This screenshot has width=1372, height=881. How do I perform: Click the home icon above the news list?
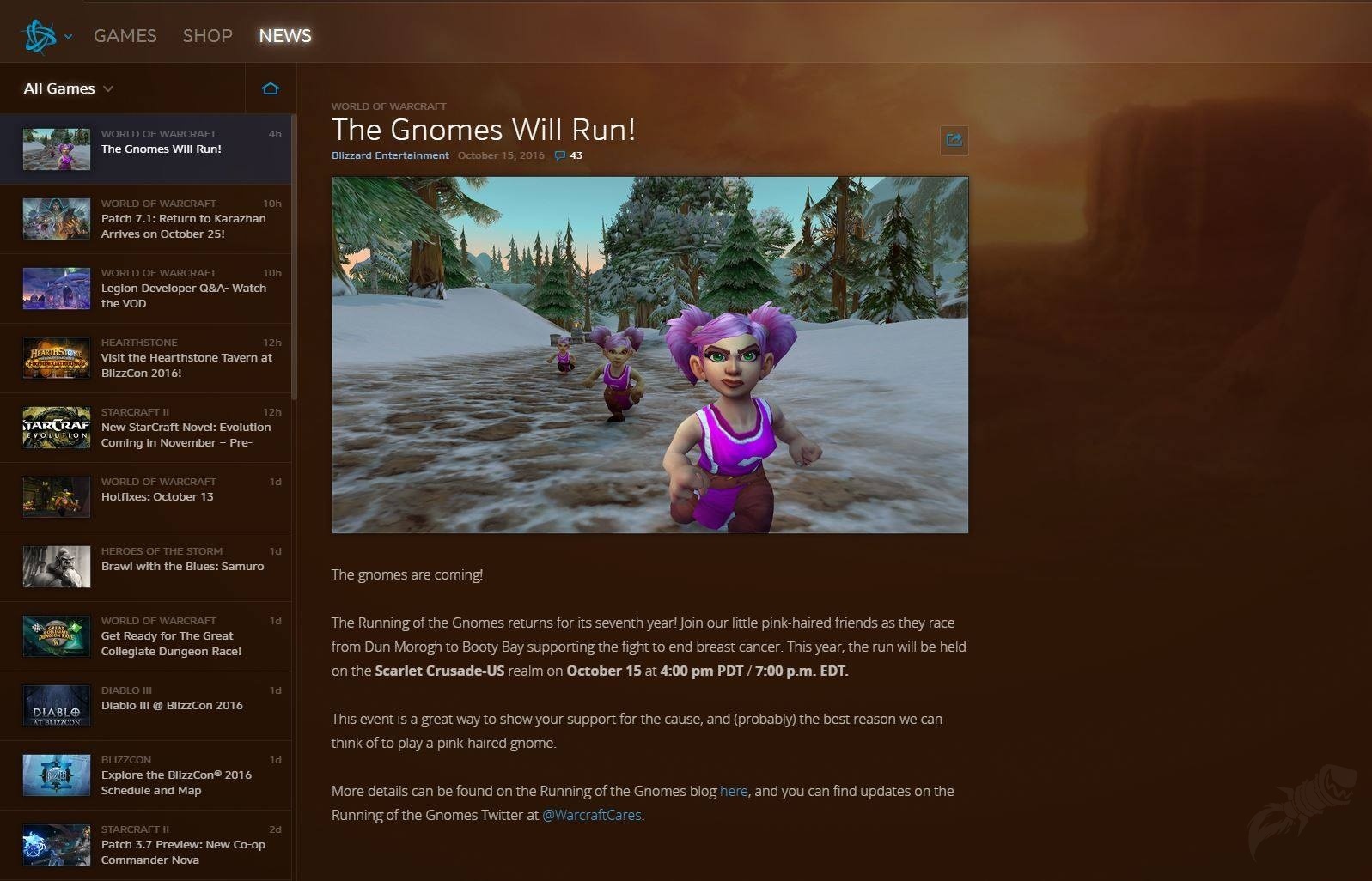[x=271, y=88]
